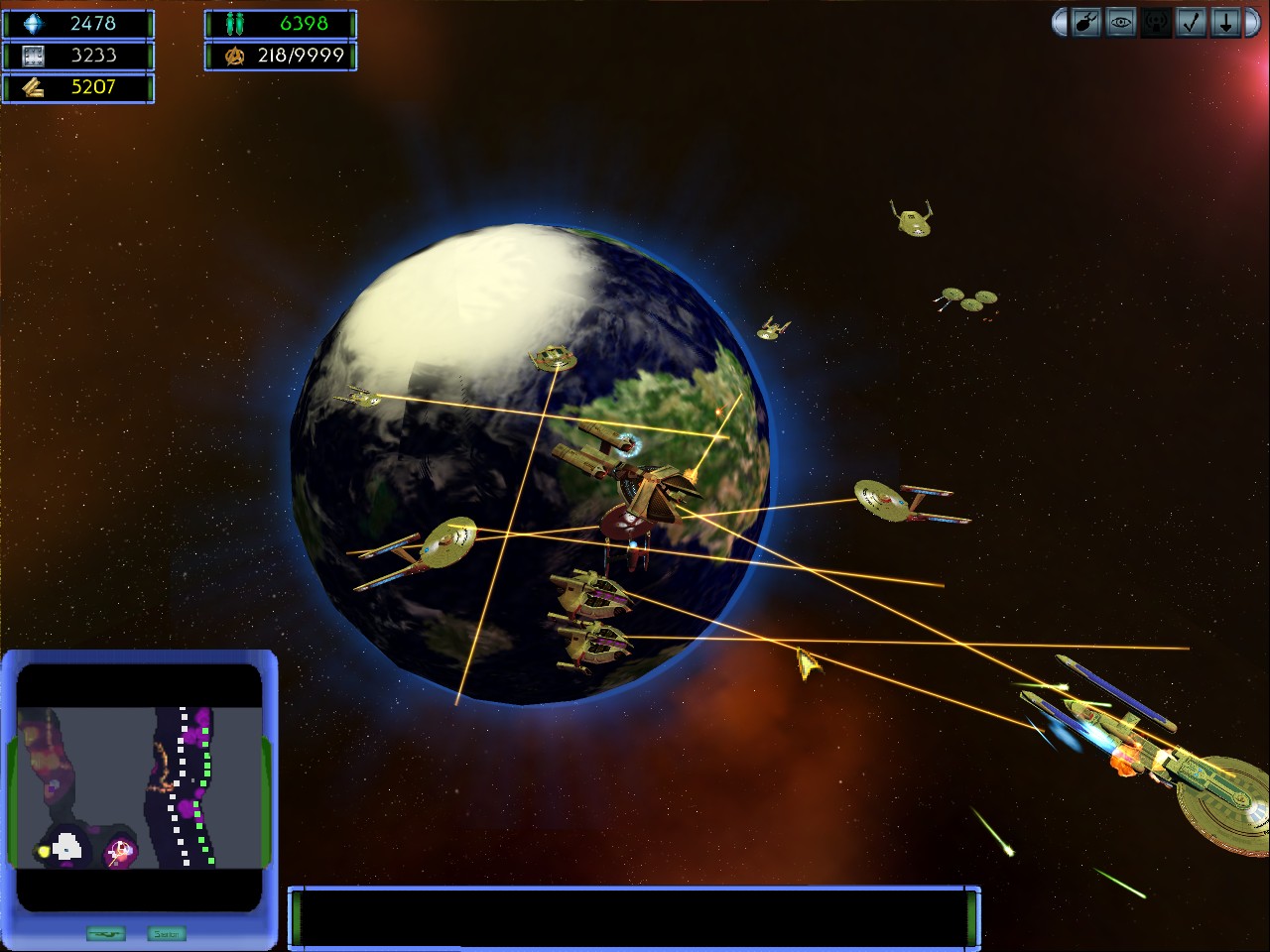Toggle the eye view button
This screenshot has width=1270, height=952.
[x=1121, y=23]
